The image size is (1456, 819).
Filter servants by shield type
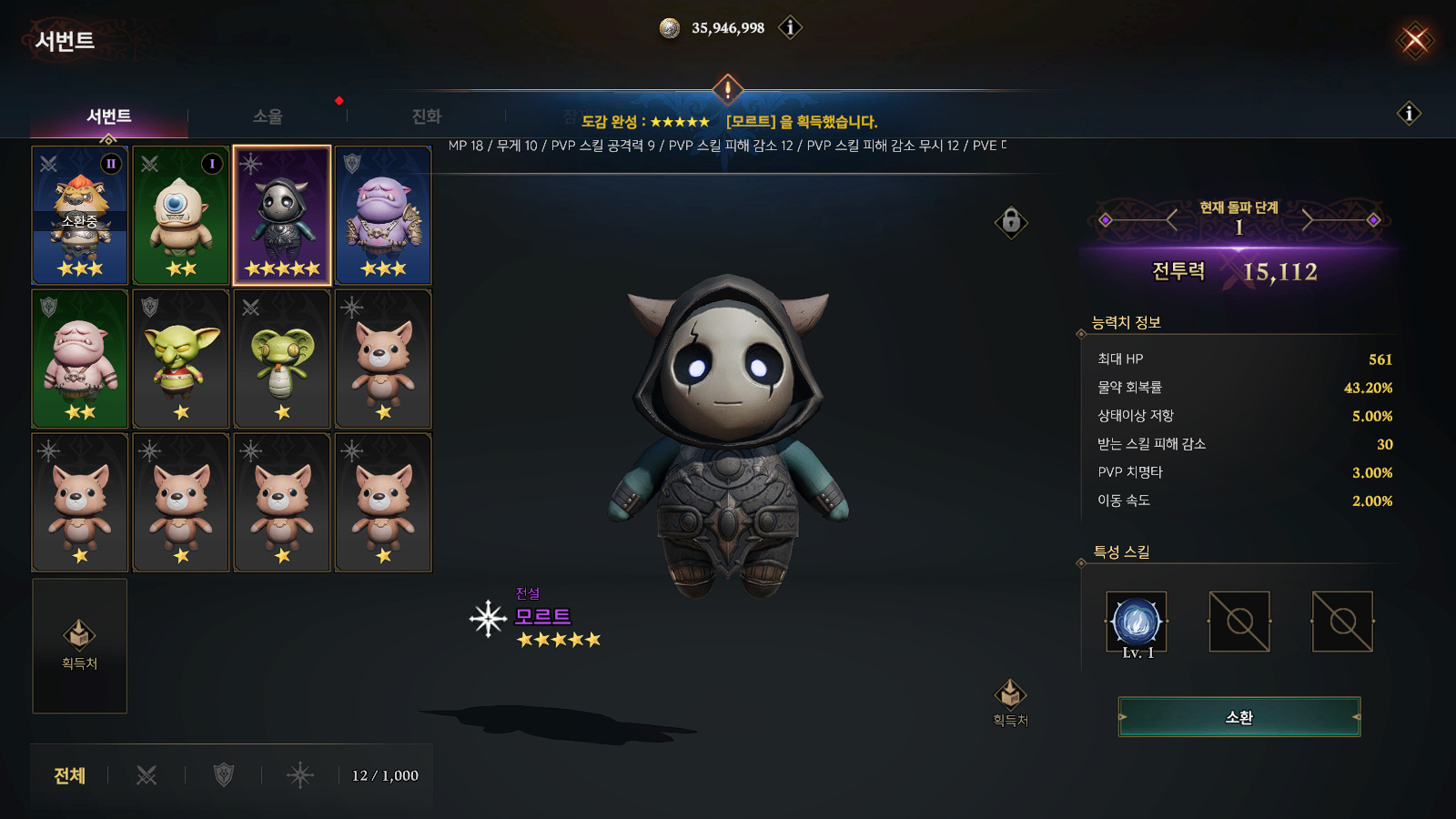tap(223, 775)
